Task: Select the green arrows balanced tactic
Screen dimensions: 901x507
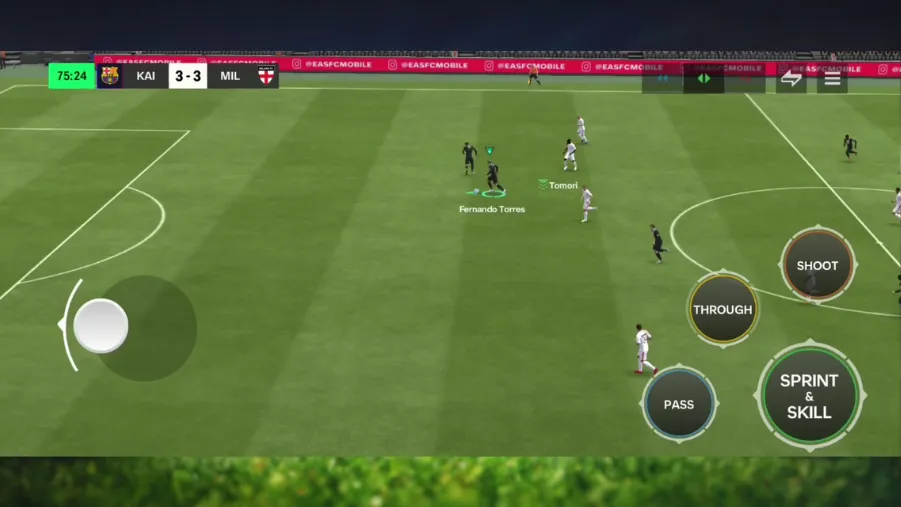Action: [704, 78]
